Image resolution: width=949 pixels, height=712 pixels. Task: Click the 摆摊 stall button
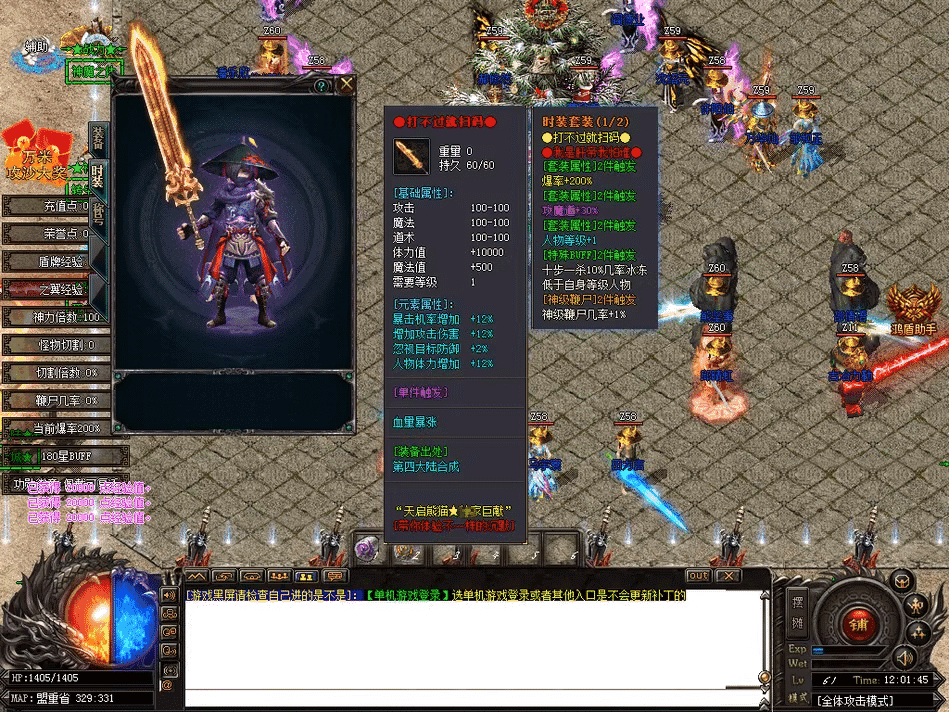[797, 609]
